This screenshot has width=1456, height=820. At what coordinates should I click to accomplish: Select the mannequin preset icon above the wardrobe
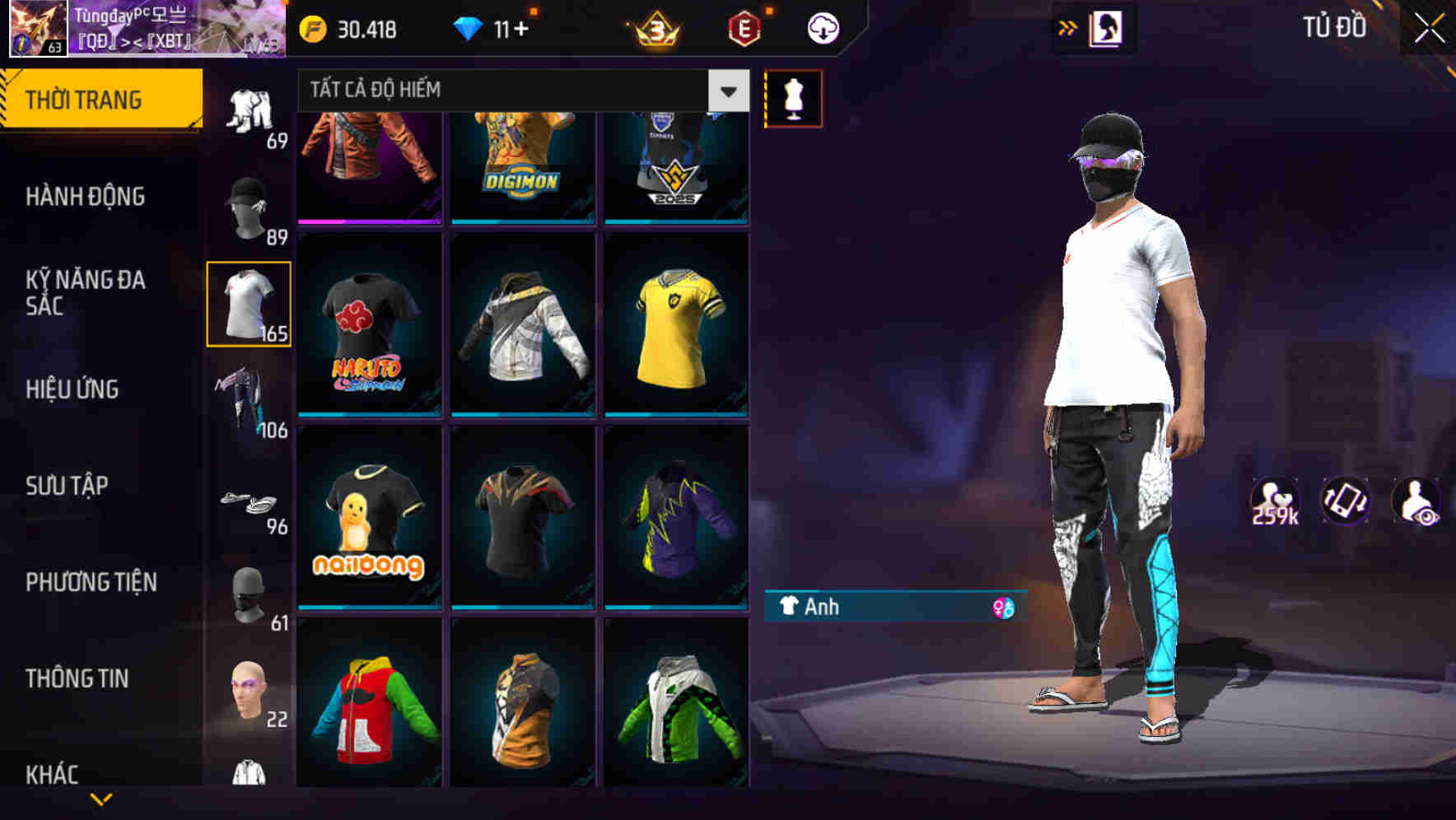tap(793, 97)
